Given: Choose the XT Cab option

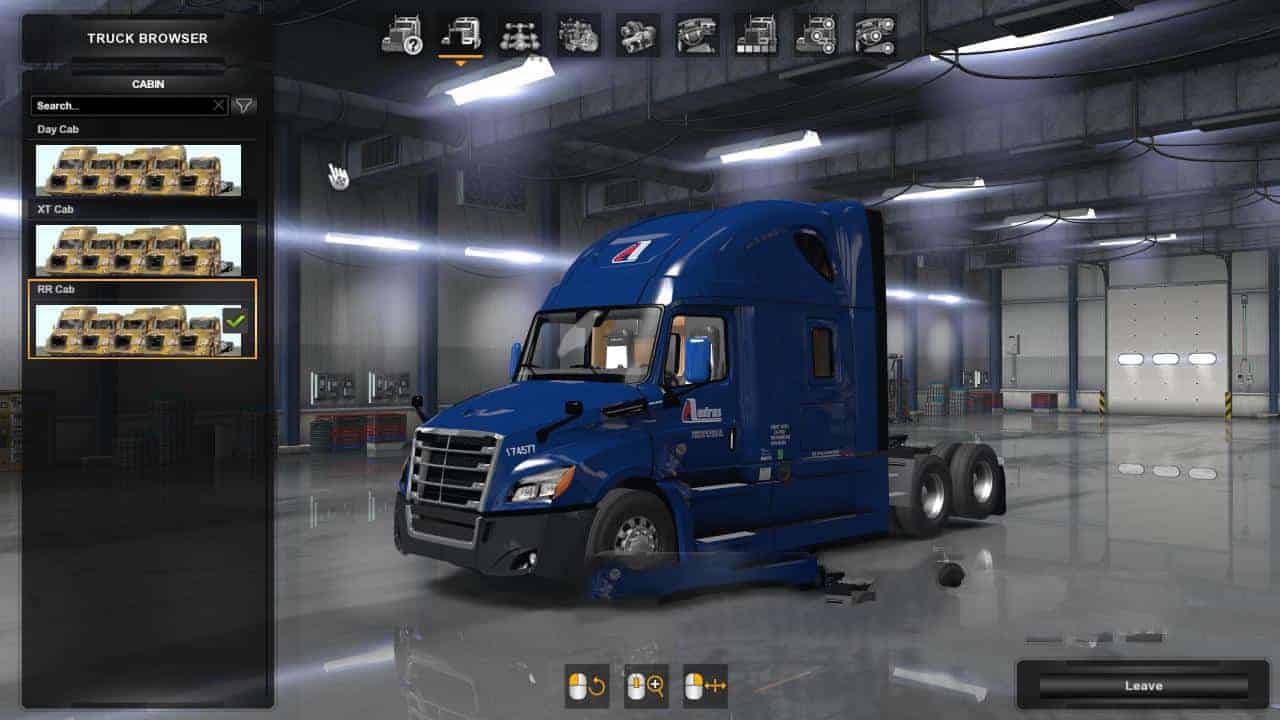Looking at the screenshot, I should pyautogui.click(x=138, y=250).
